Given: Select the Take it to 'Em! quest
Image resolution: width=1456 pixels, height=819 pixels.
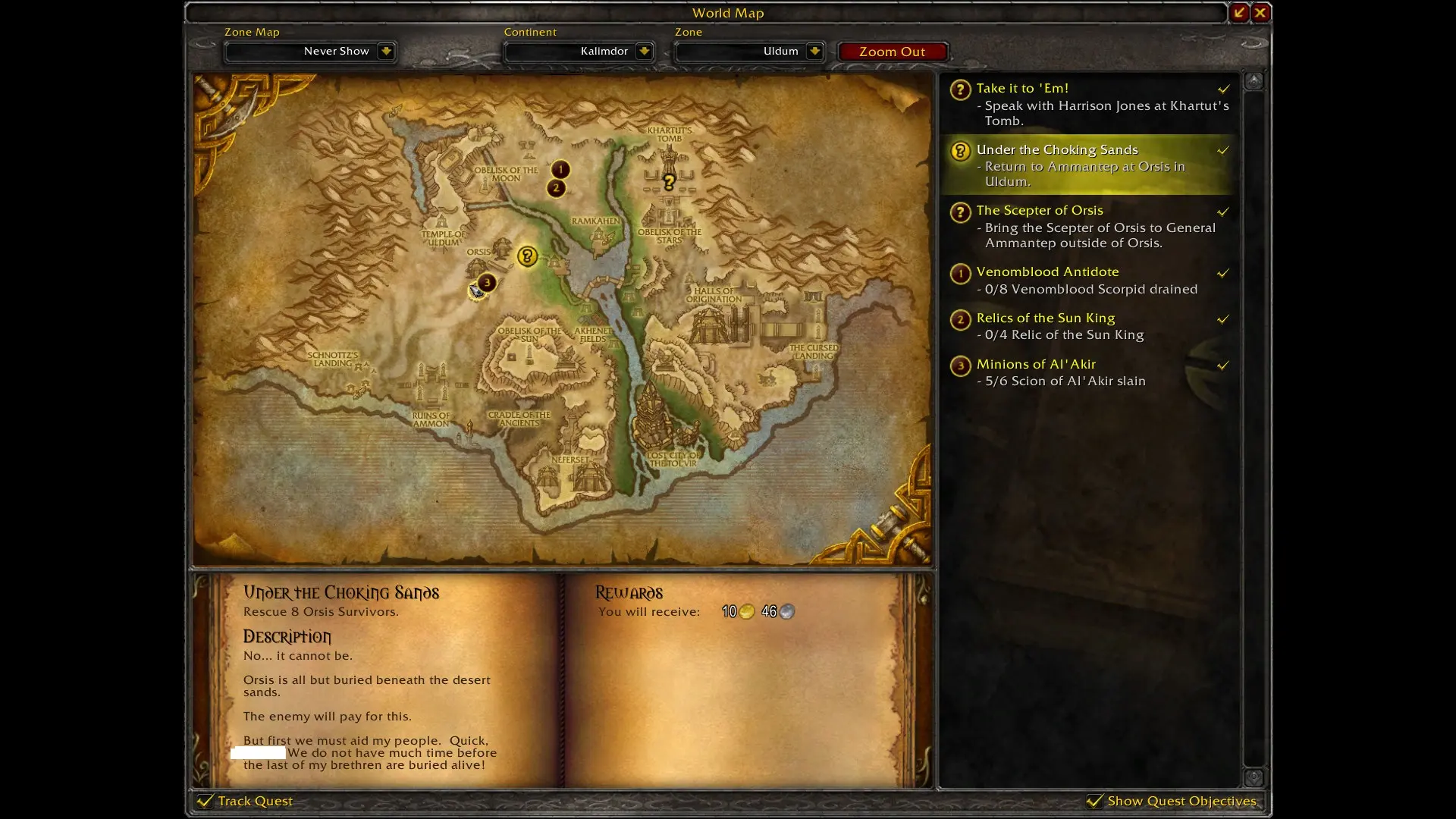Looking at the screenshot, I should 1021,89.
